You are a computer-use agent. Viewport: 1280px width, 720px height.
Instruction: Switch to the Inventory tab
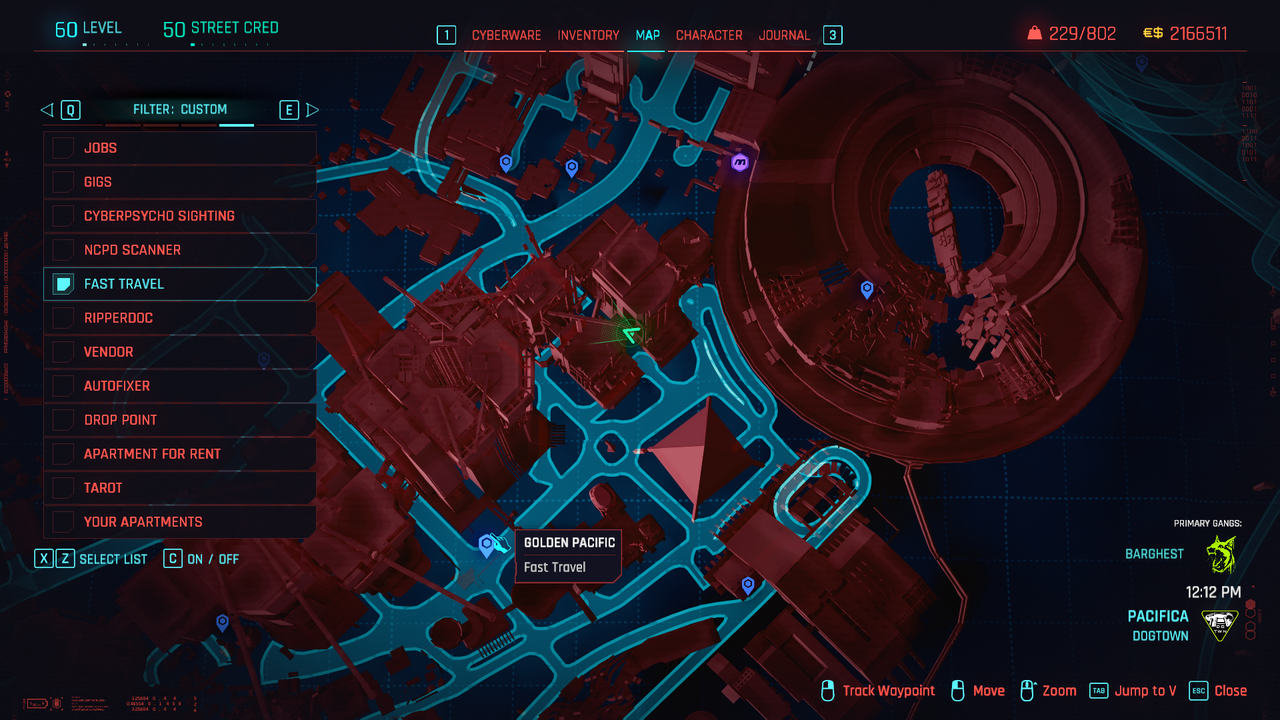588,35
